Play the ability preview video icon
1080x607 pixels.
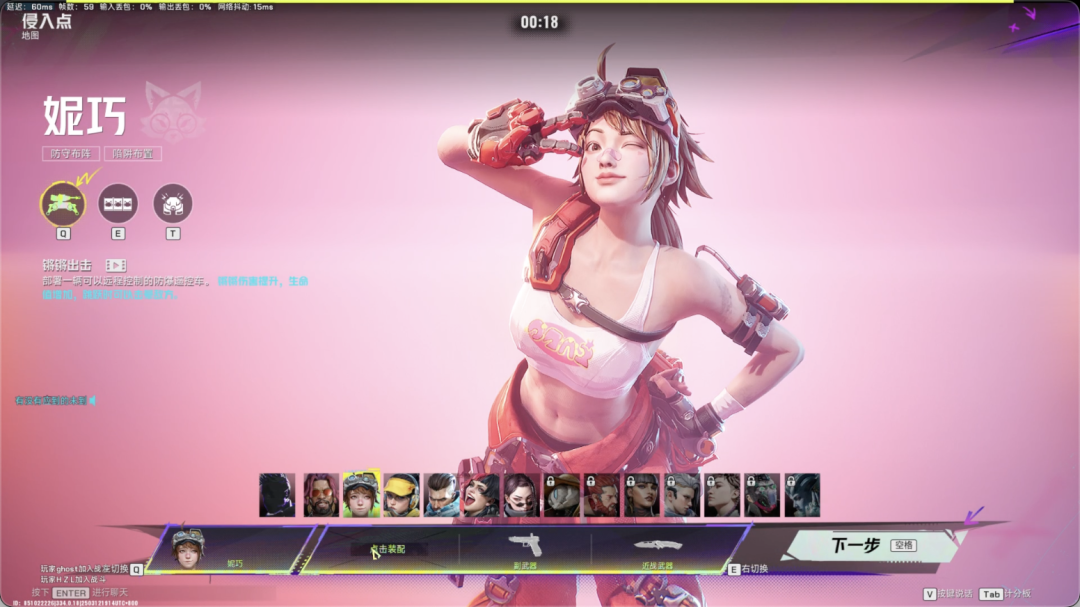tap(116, 265)
